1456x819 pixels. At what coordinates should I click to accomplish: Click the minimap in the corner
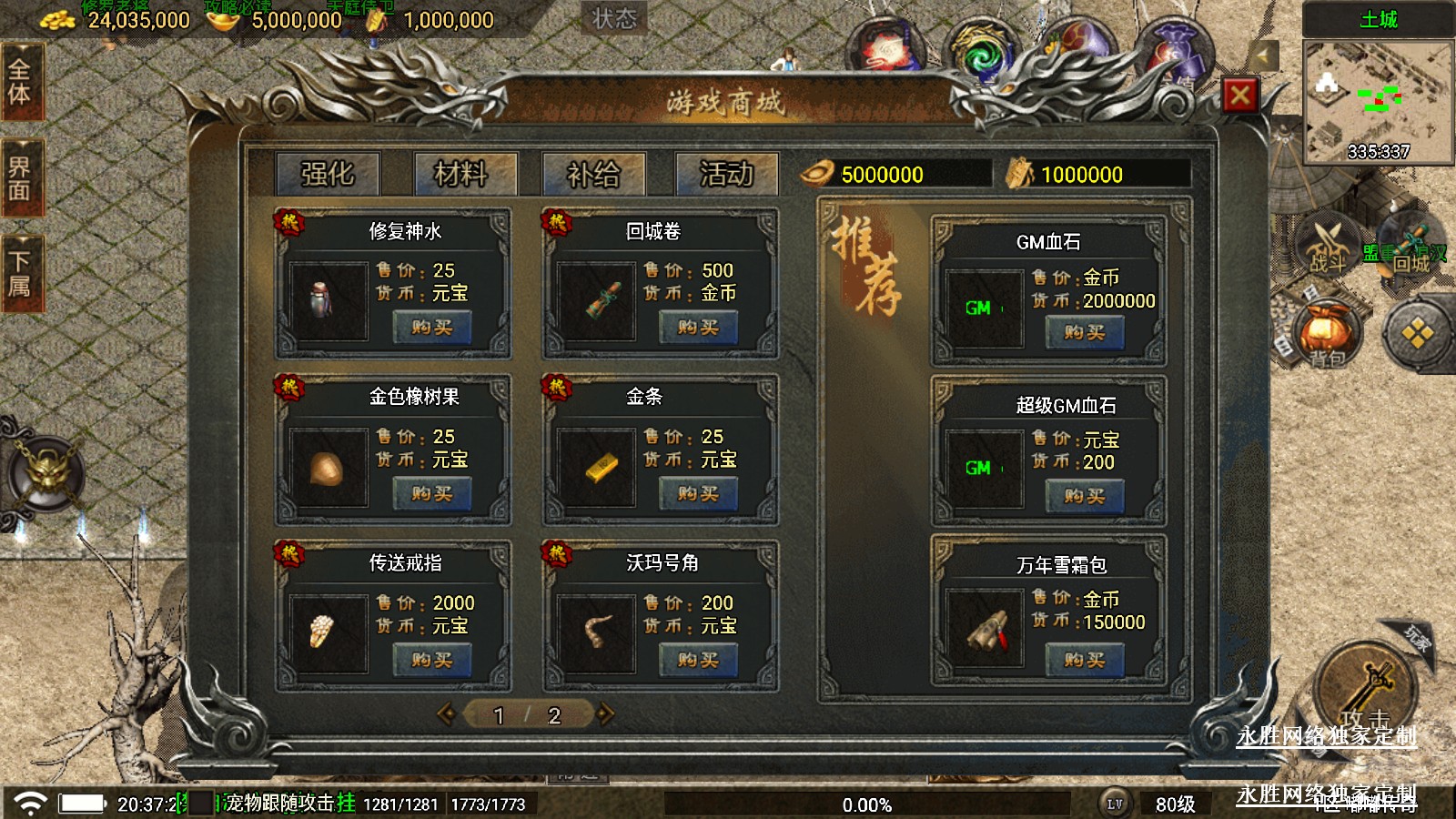pyautogui.click(x=1378, y=102)
